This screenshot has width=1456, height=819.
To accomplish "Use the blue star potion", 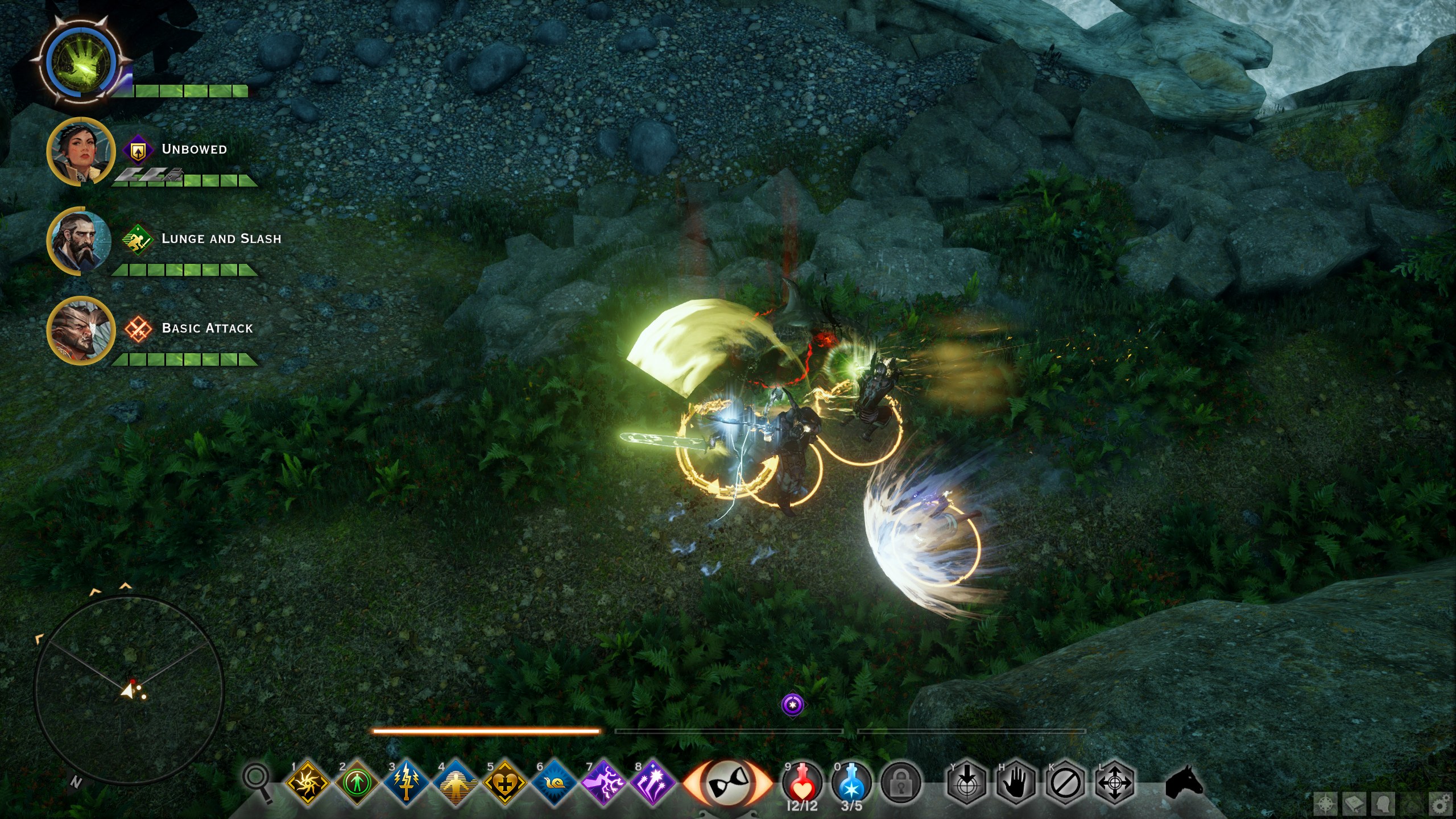I will point(851,782).
